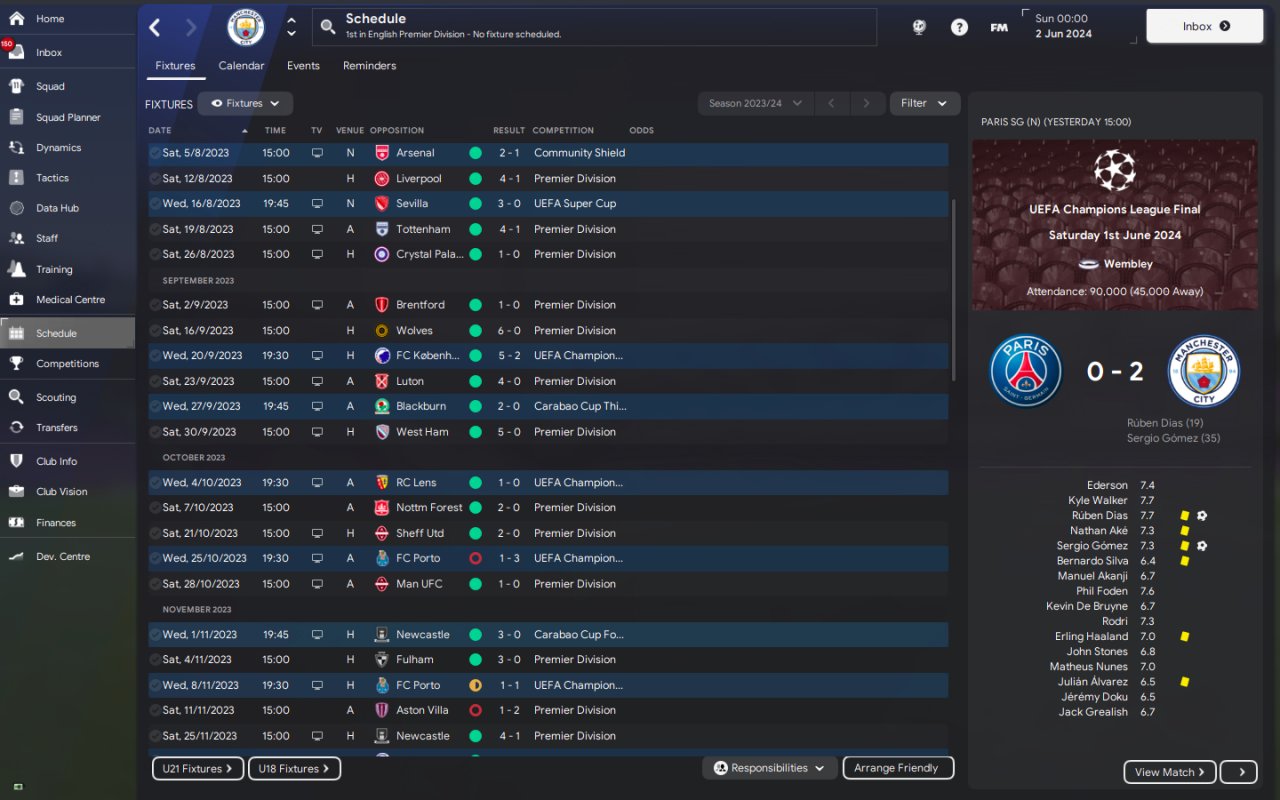
Task: Go to the Tactics screen
Action: coord(52,178)
